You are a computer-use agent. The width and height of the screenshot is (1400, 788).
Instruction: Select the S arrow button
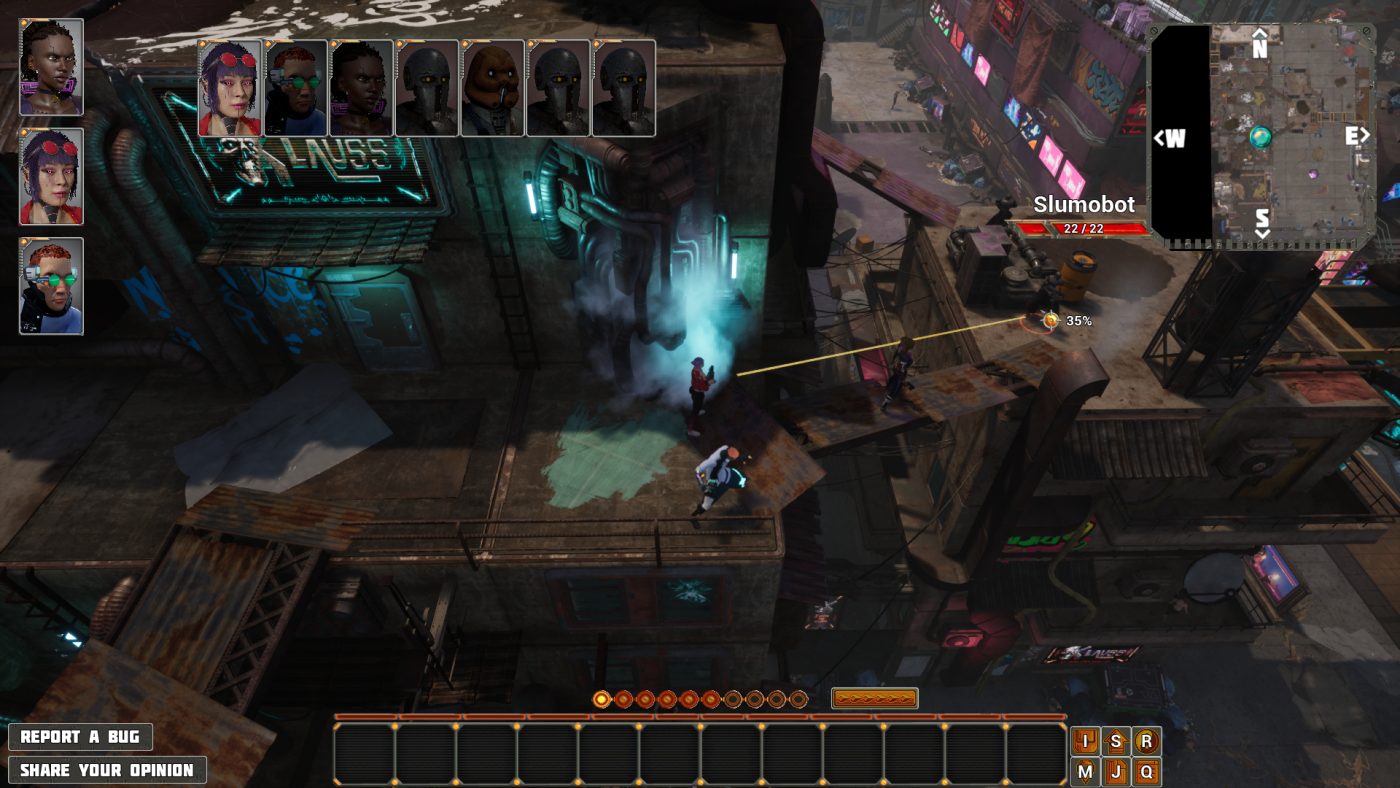(x=1116, y=741)
